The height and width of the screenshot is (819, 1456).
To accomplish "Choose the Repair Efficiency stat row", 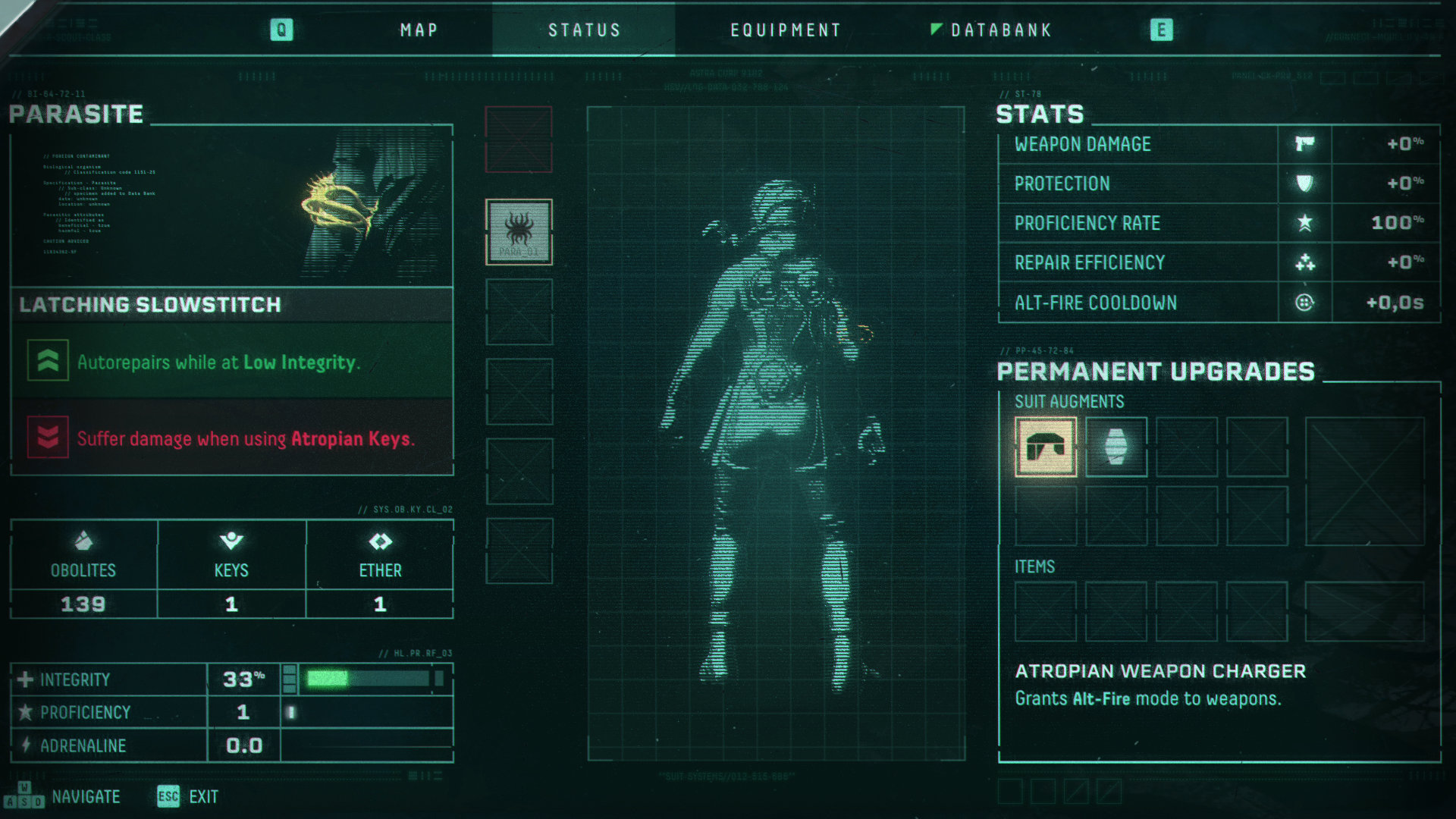I will tap(1218, 262).
